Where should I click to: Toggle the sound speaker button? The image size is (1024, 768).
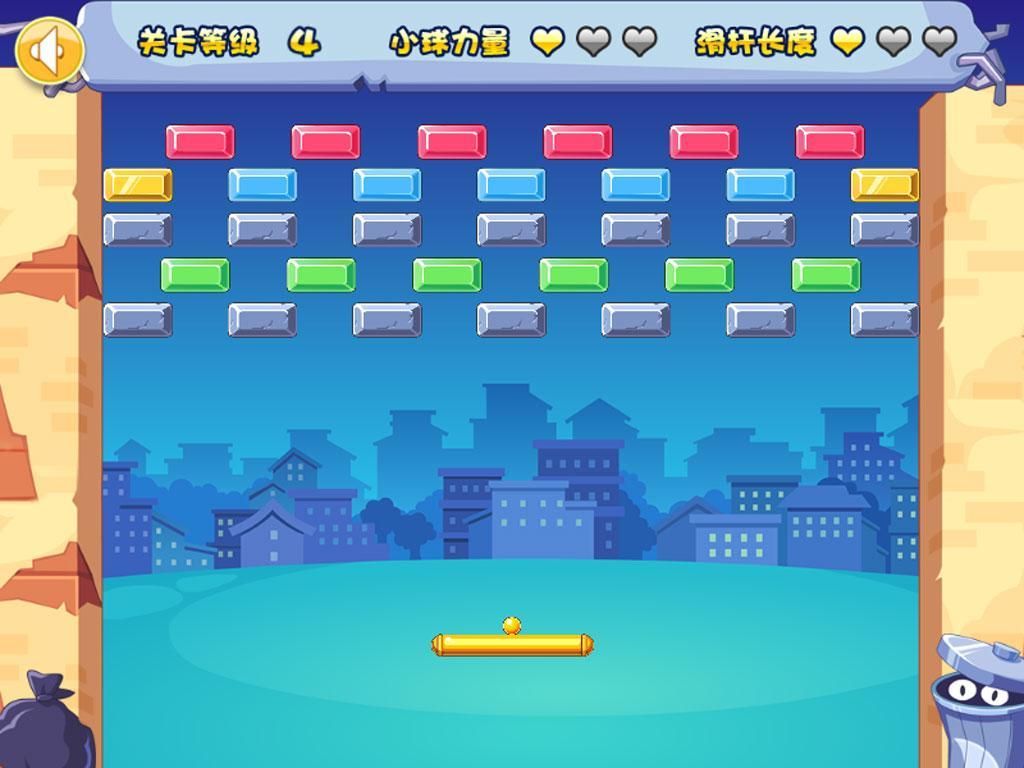point(49,51)
